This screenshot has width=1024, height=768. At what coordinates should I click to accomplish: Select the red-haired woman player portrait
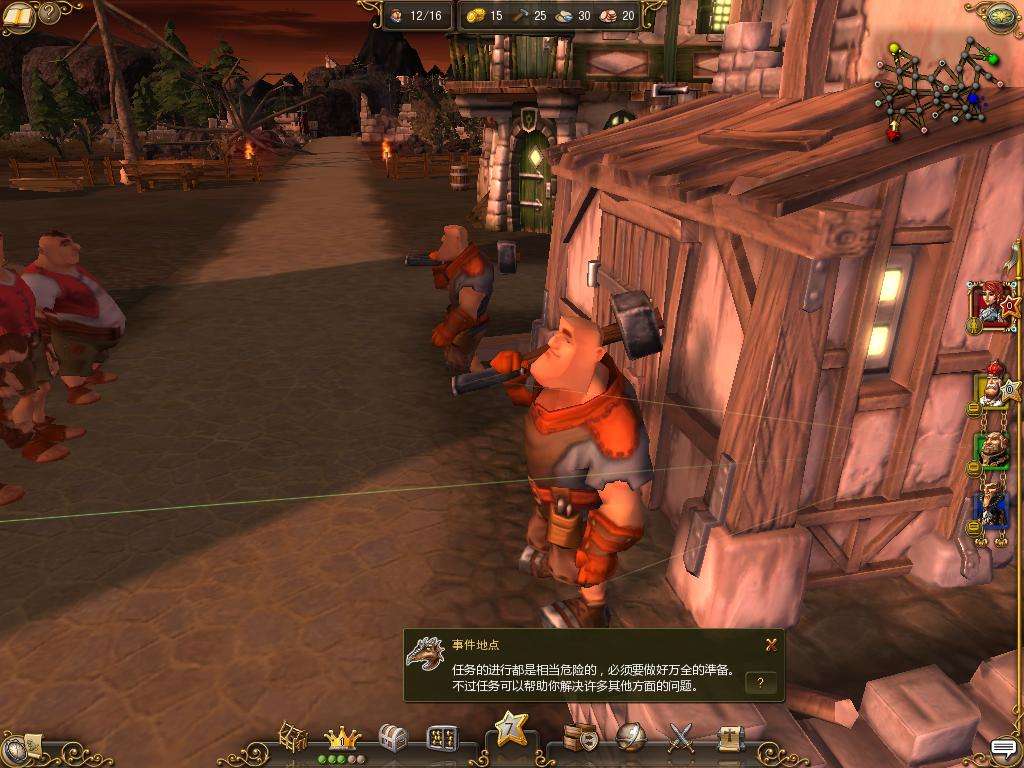[991, 304]
